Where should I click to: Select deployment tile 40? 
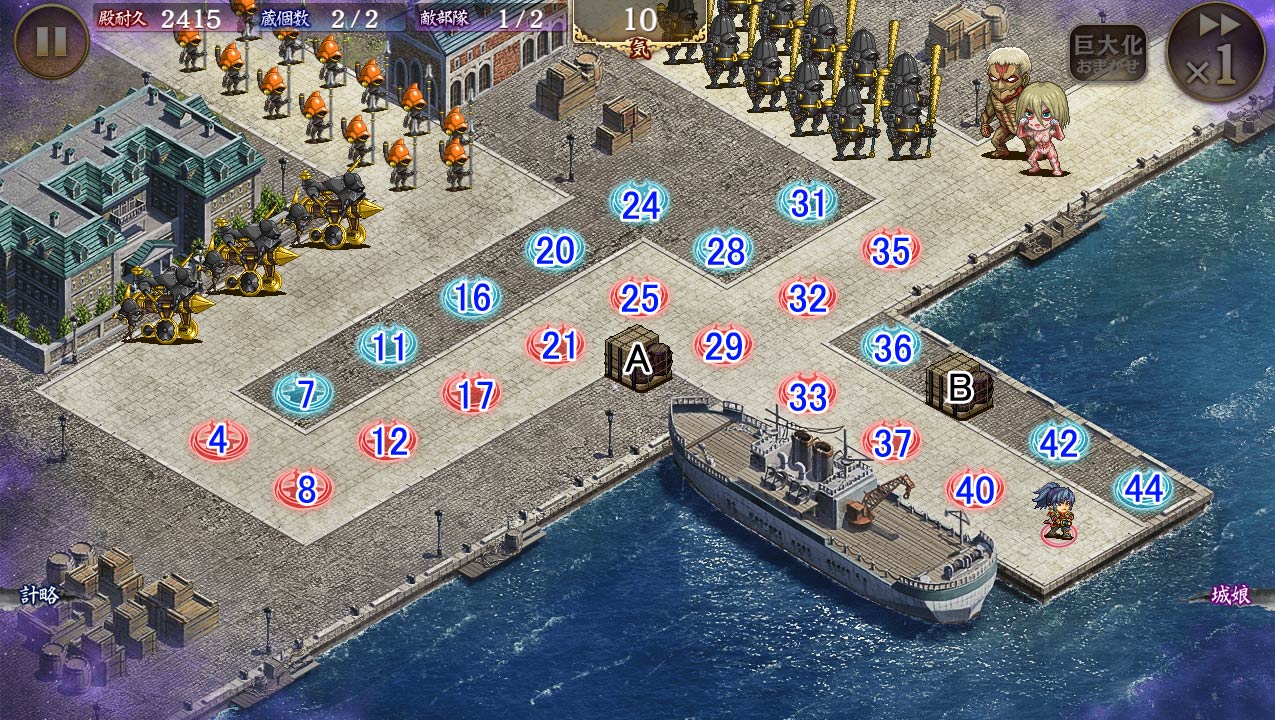point(975,489)
